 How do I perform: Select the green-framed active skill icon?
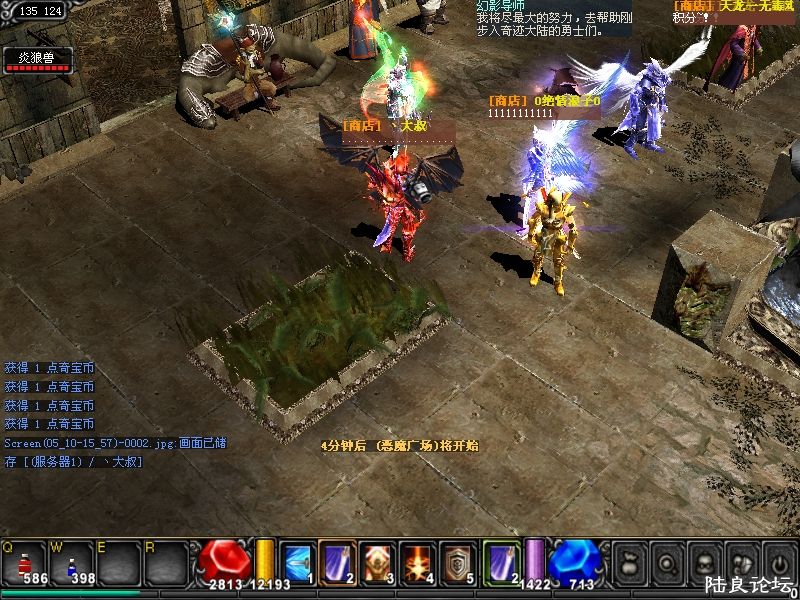(x=501, y=561)
